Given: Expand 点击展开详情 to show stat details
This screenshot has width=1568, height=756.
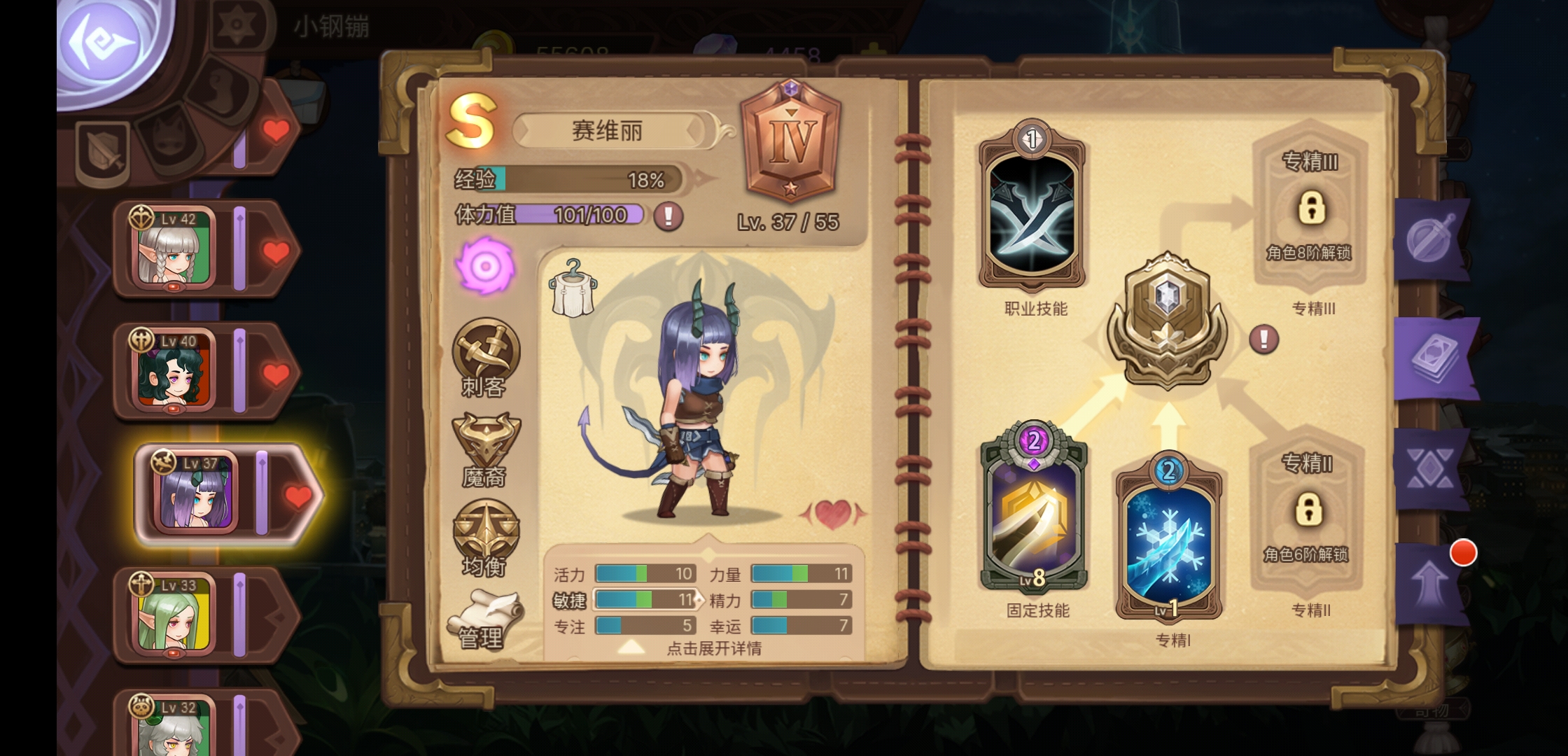Looking at the screenshot, I should [x=715, y=649].
